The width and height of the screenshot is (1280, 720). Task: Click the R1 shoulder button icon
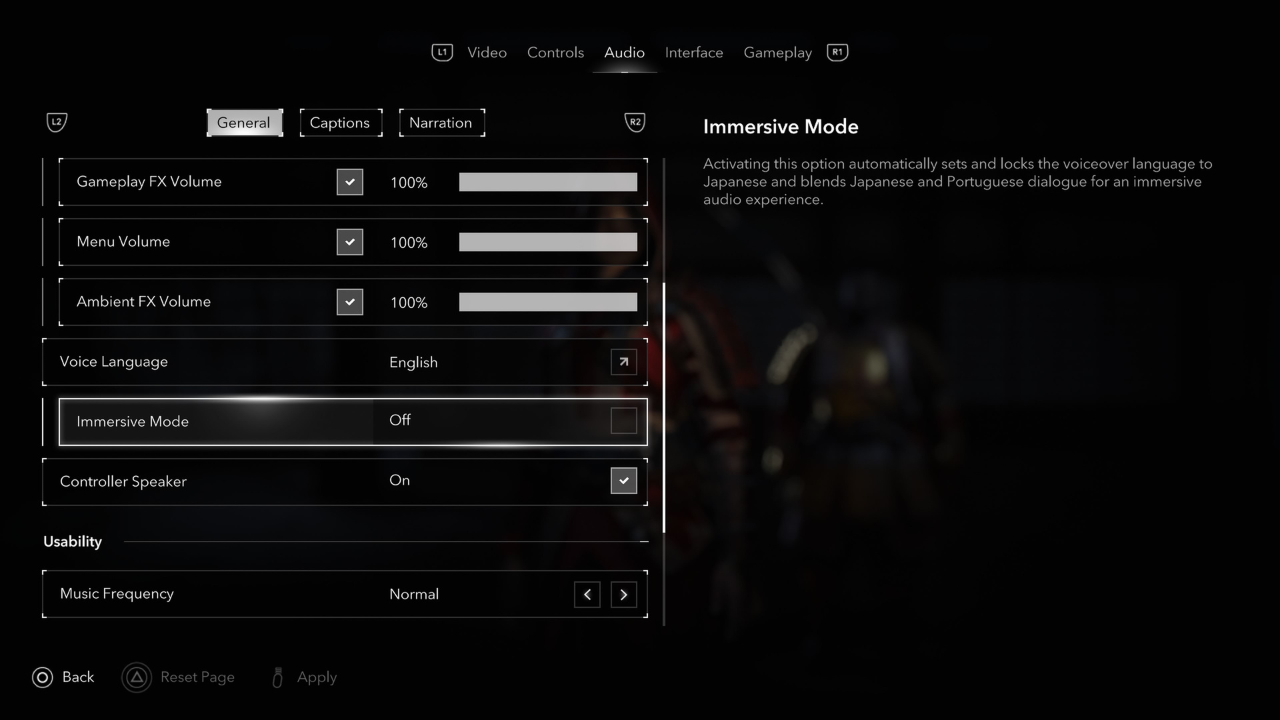(837, 52)
